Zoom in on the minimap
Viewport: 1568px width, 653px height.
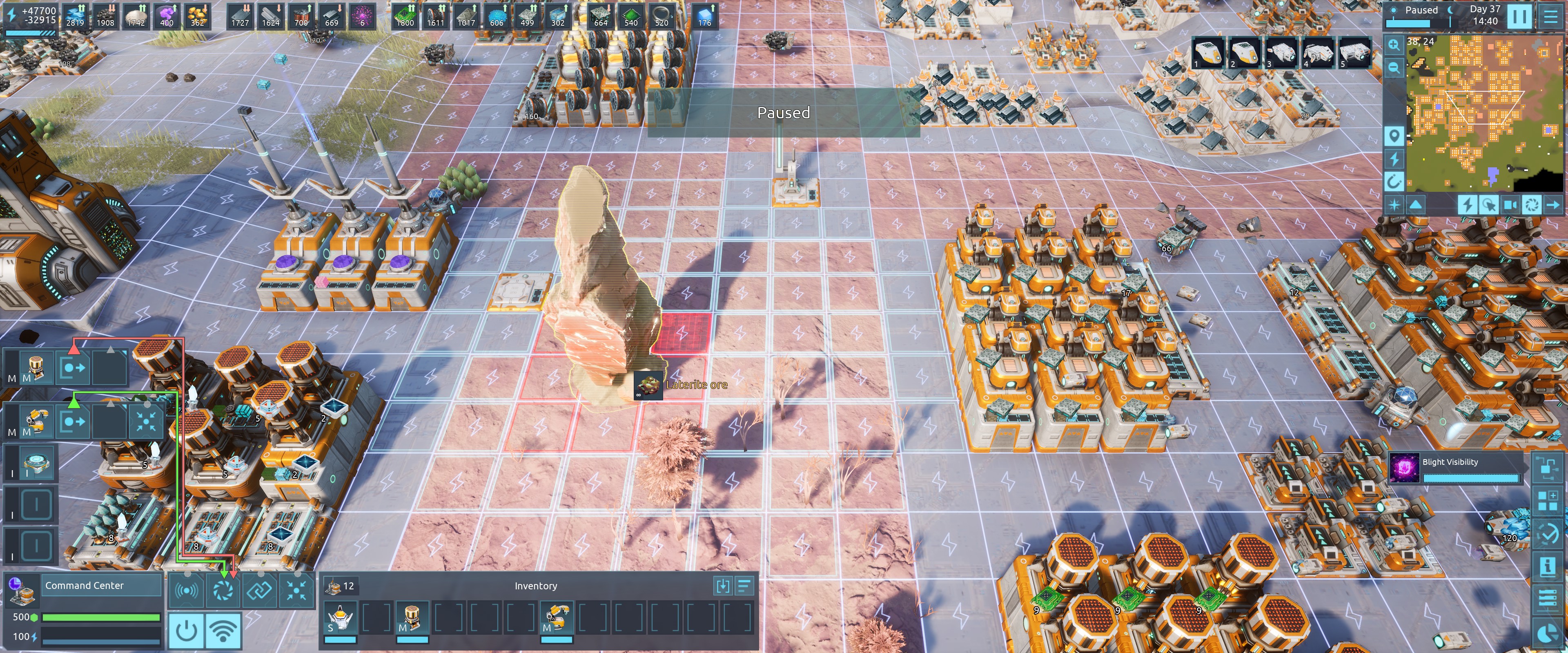tap(1394, 44)
